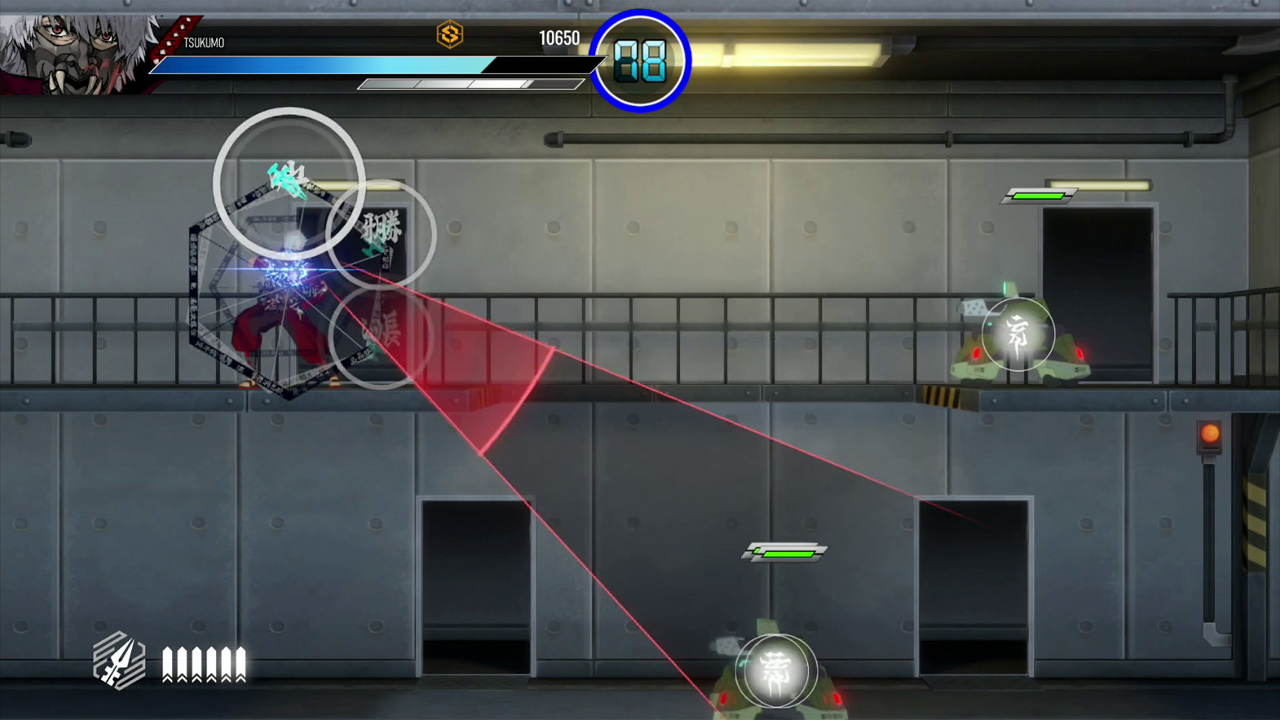Screen dimensions: 1280x720
Task: Click Tsukumo's blue health bar
Action: click(x=320, y=63)
